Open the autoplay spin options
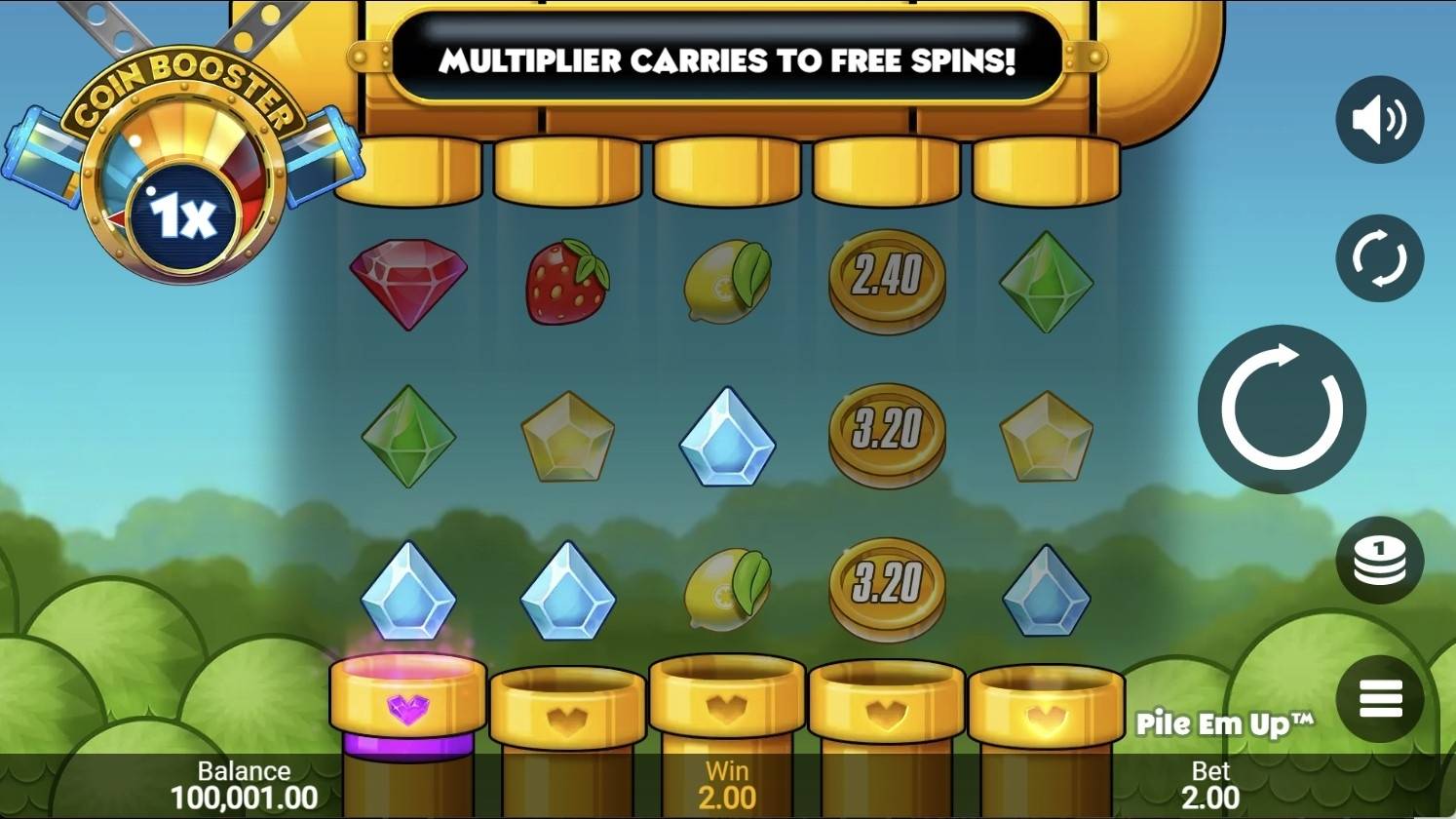This screenshot has height=819, width=1456. [x=1379, y=258]
